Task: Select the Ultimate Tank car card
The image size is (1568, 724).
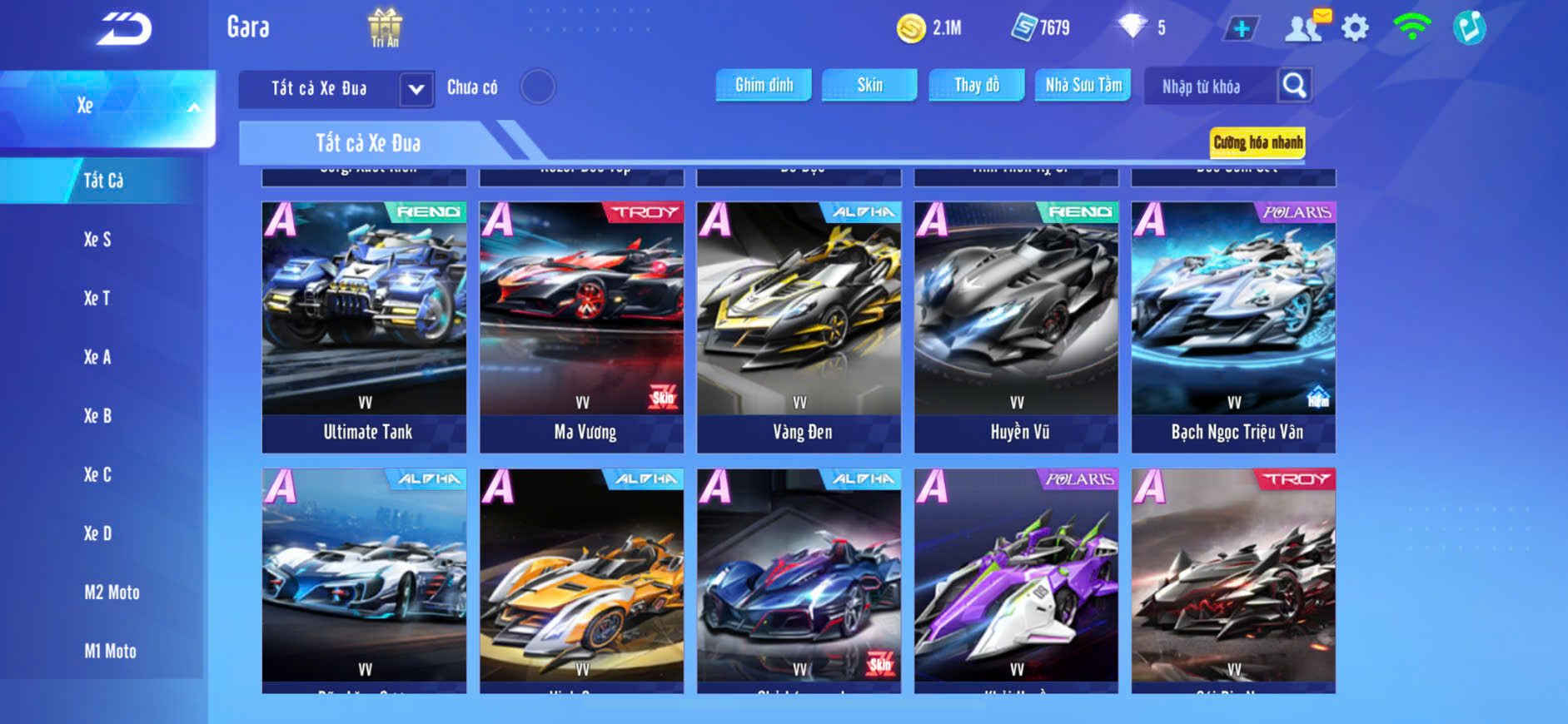Action: pos(364,326)
